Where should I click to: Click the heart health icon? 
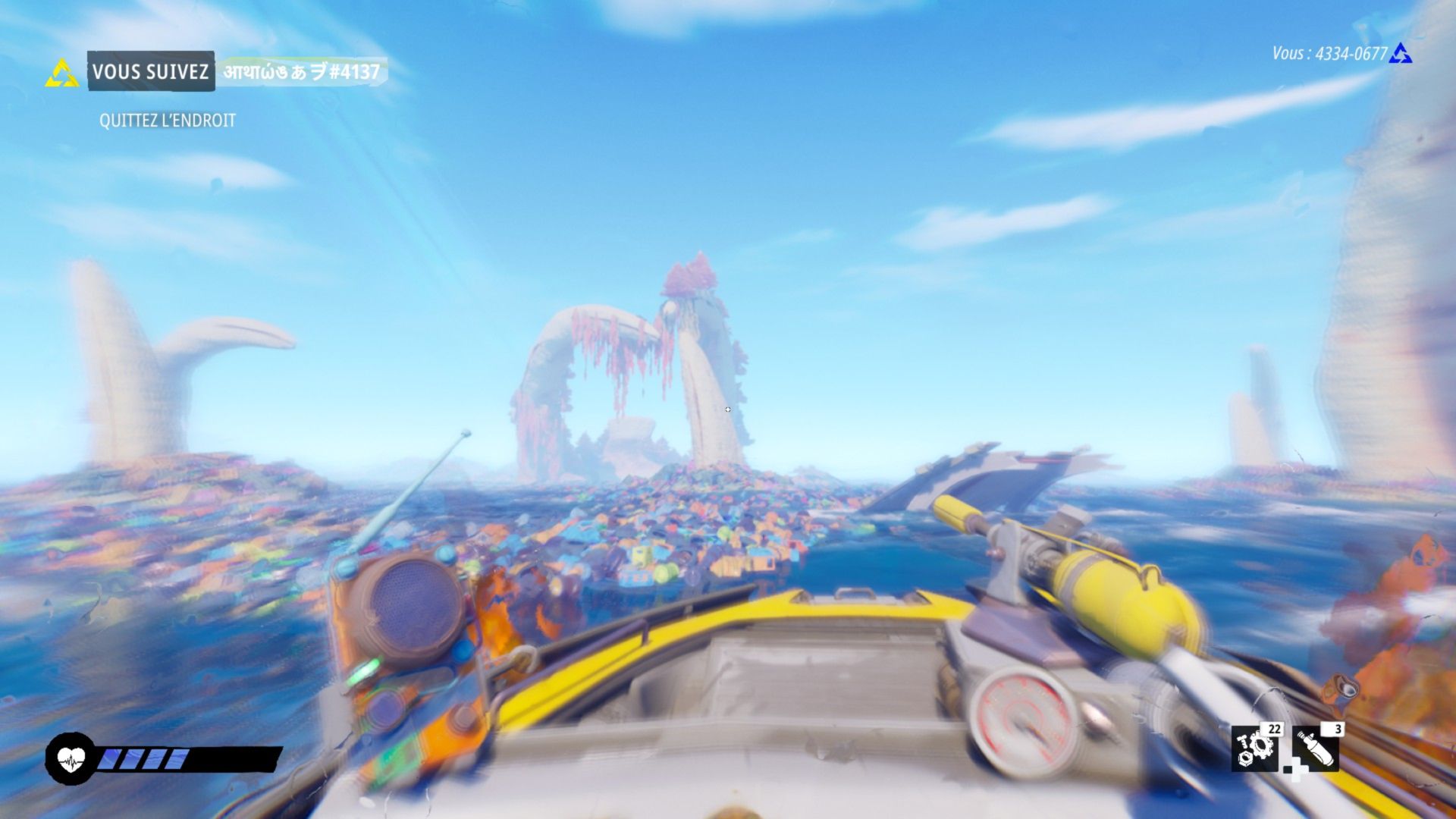click(x=71, y=758)
